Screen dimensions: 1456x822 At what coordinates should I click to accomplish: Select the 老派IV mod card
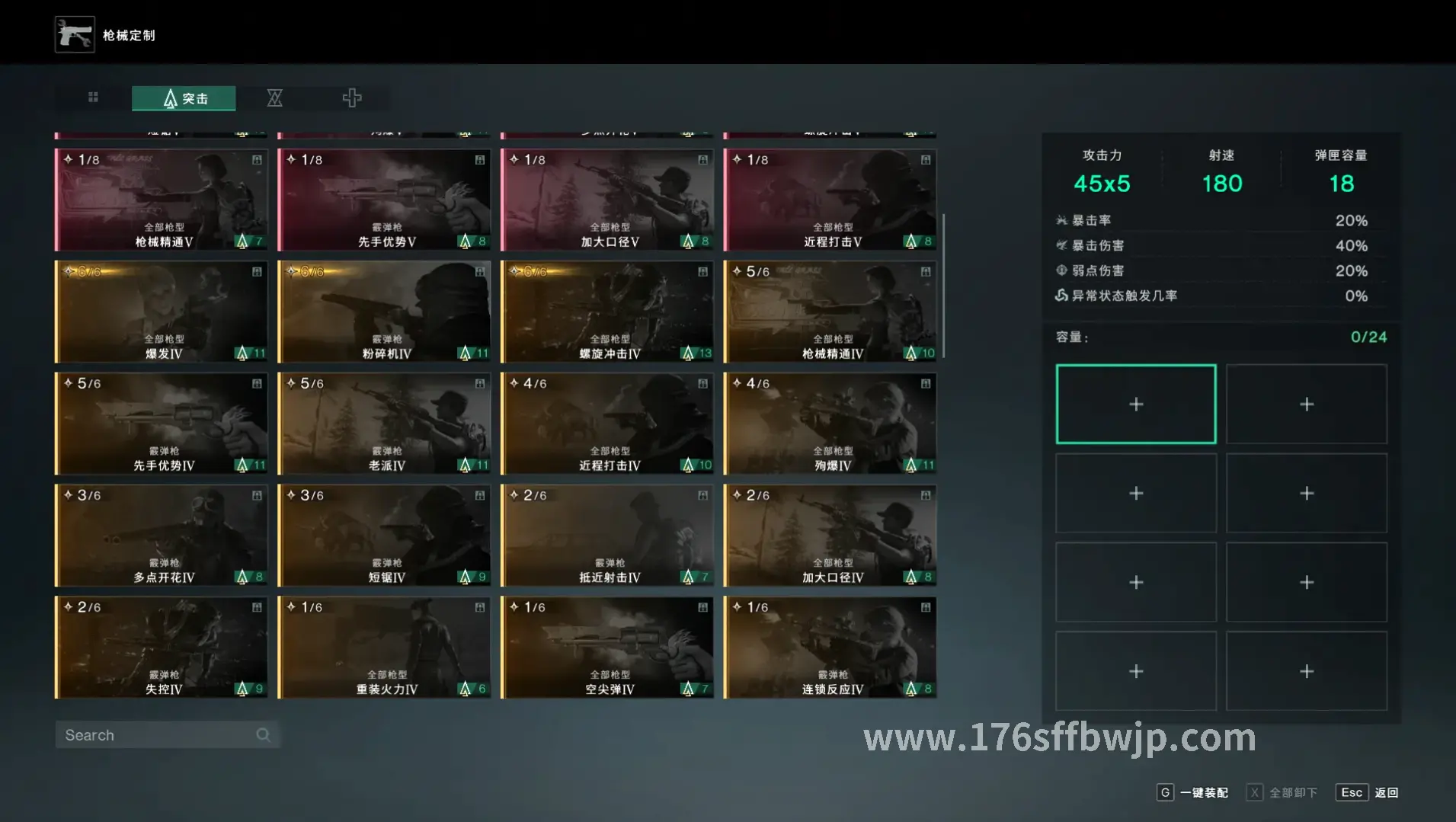[x=385, y=424]
